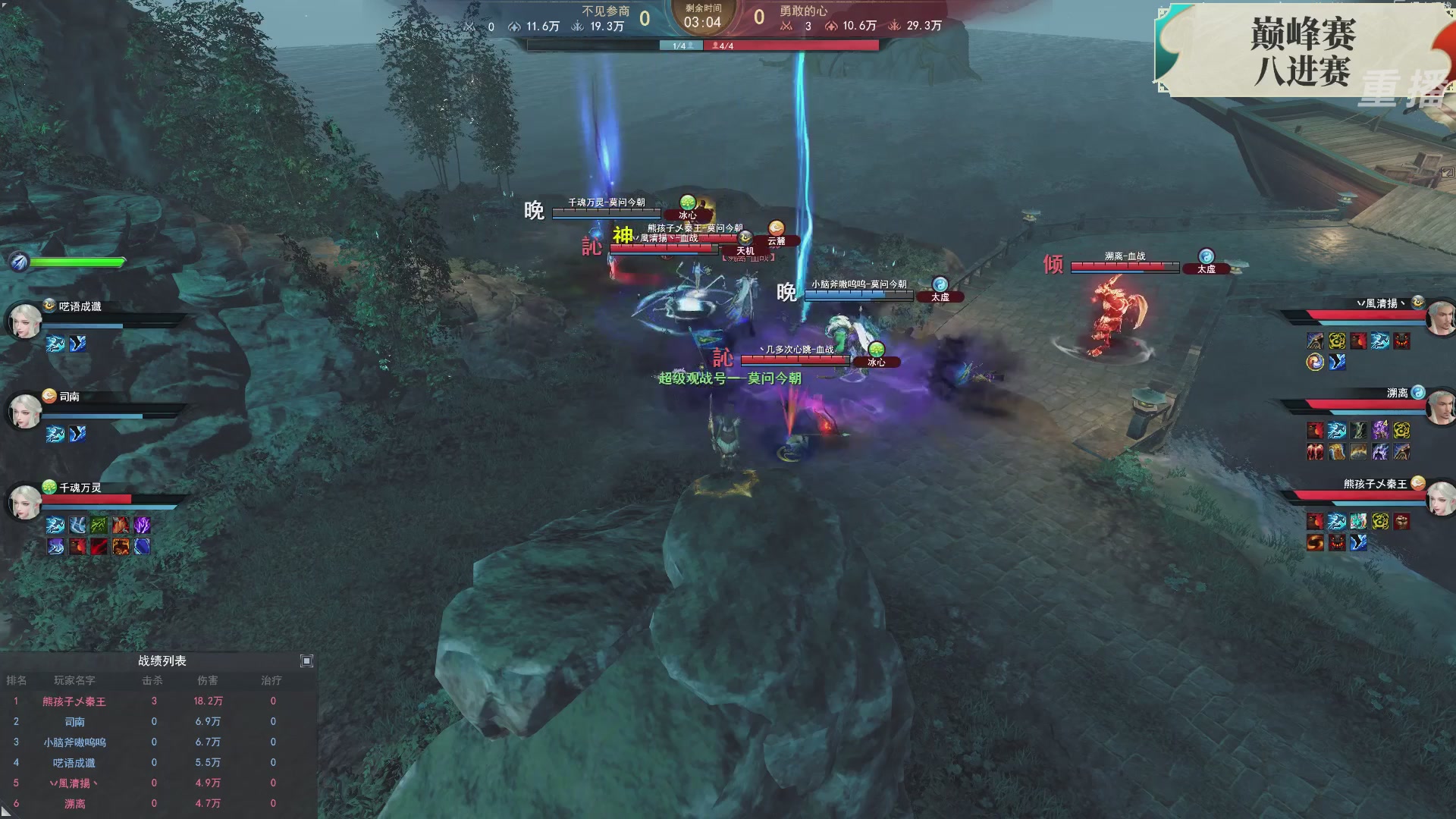Click the yin-yang orb icon in 風清揚's skill row
Image resolution: width=1456 pixels, height=819 pixels.
point(1314,362)
